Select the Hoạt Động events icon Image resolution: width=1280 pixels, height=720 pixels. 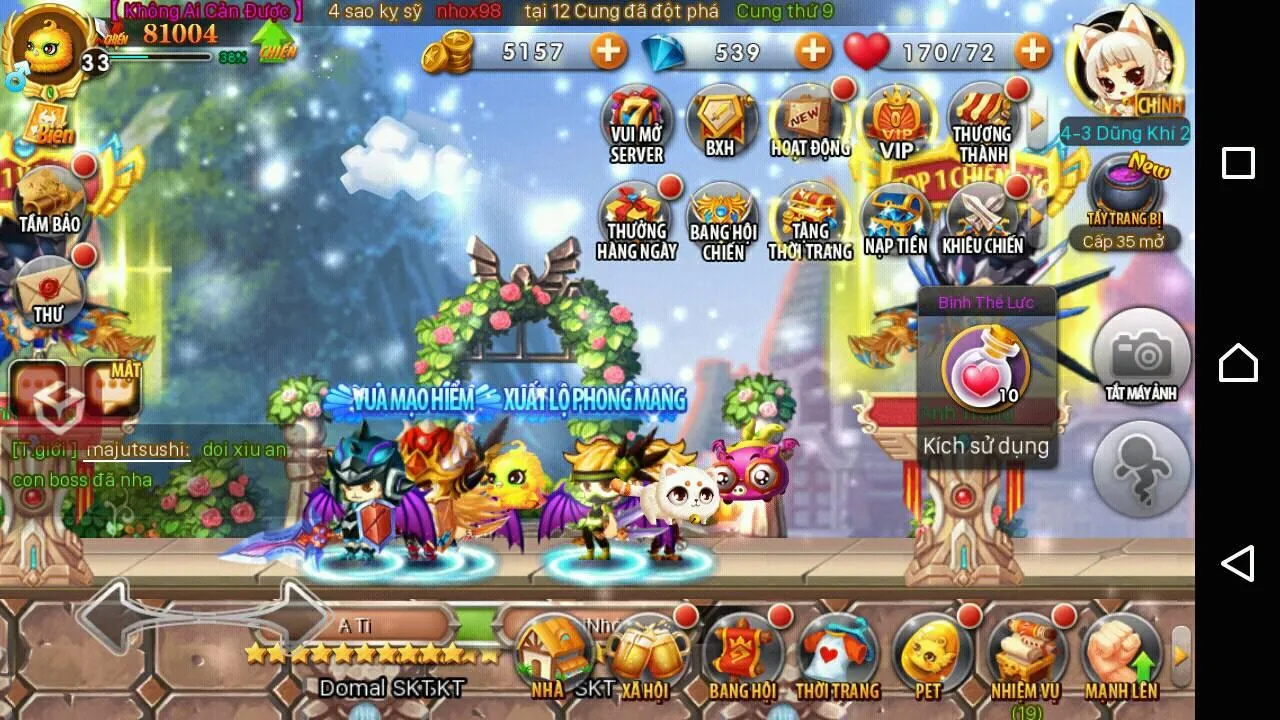(x=808, y=122)
